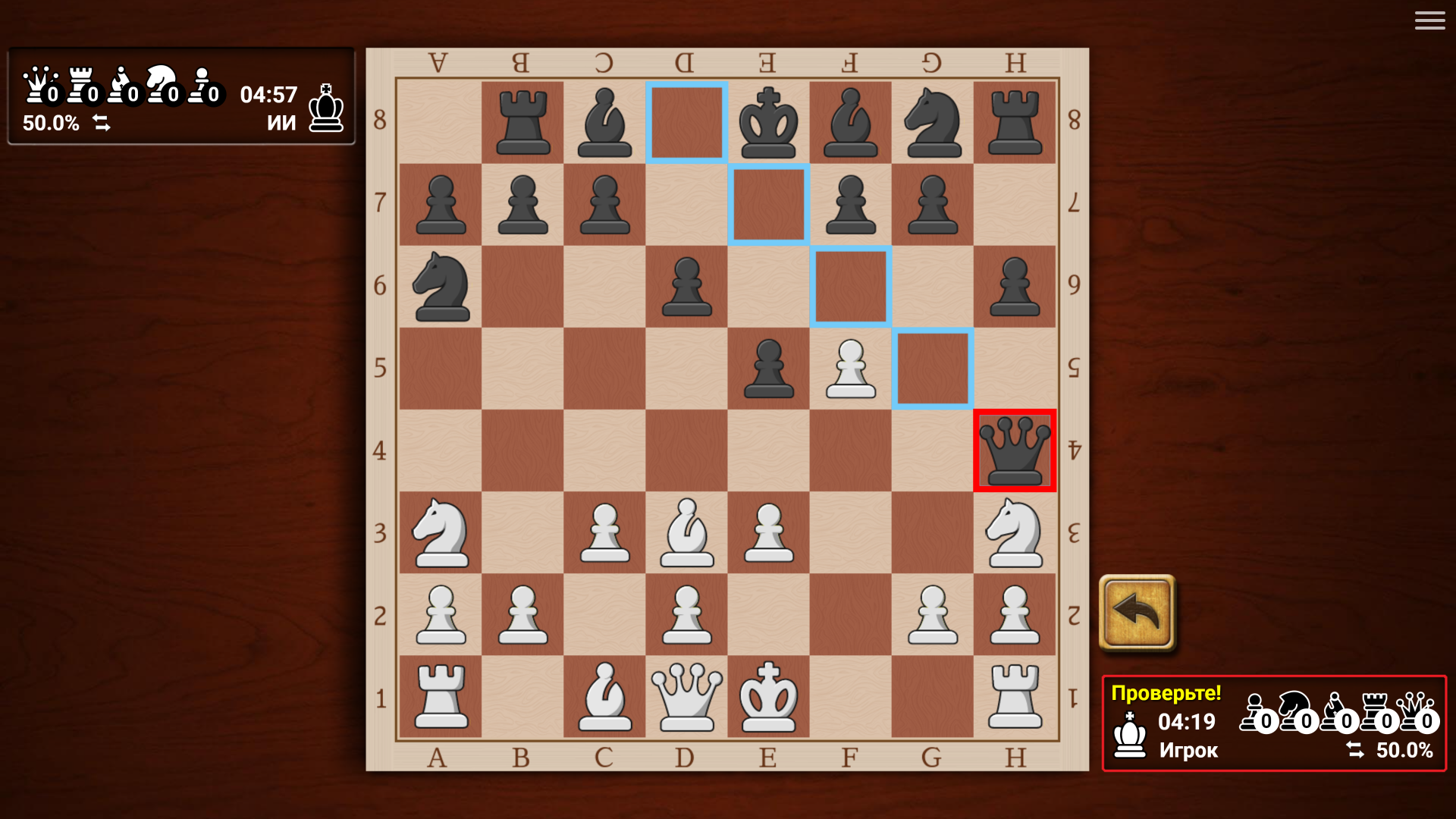Select the black knight on a6
1456x819 pixels.
tap(441, 286)
